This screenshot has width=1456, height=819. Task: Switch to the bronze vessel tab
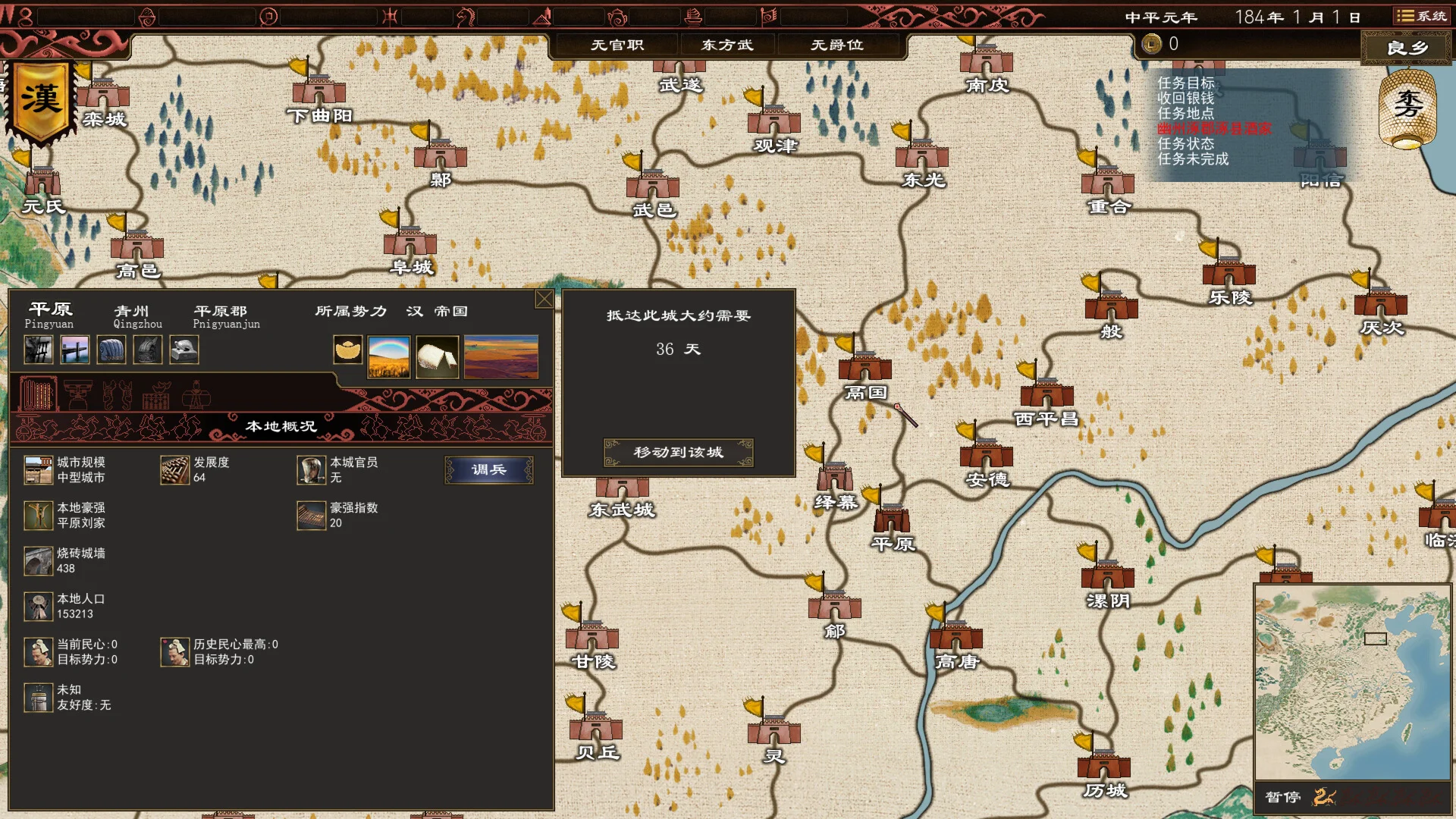77,395
